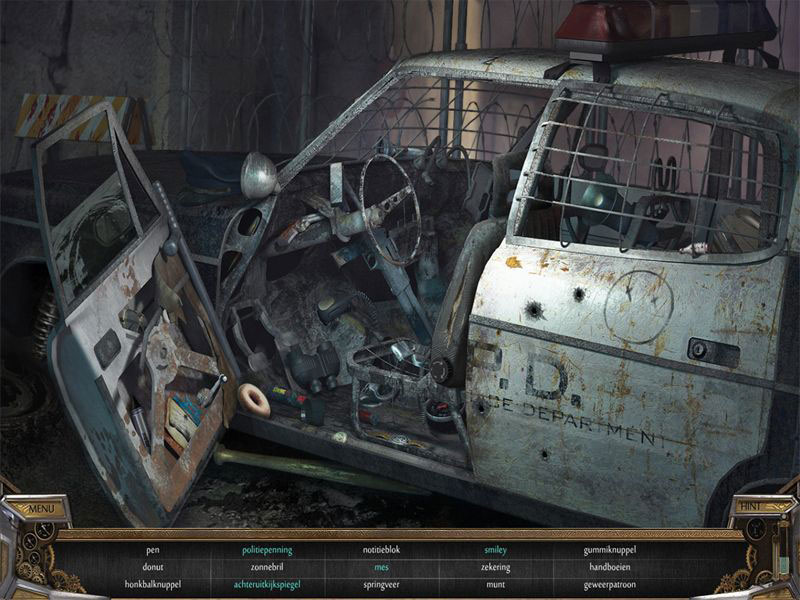Use the HINT button
Image resolution: width=800 pixels, height=600 pixels.
point(750,507)
